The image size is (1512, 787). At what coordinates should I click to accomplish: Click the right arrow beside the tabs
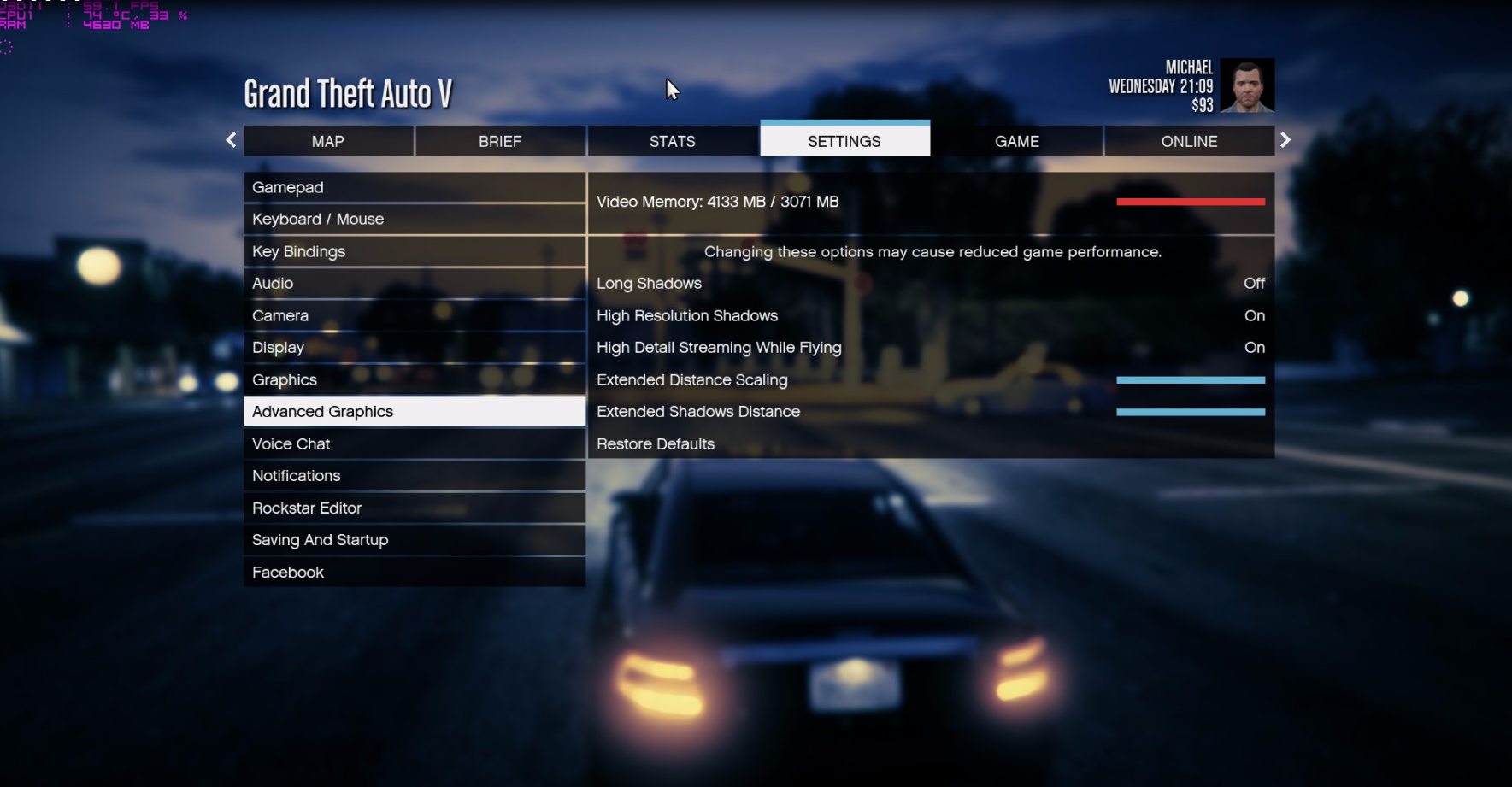[1285, 140]
